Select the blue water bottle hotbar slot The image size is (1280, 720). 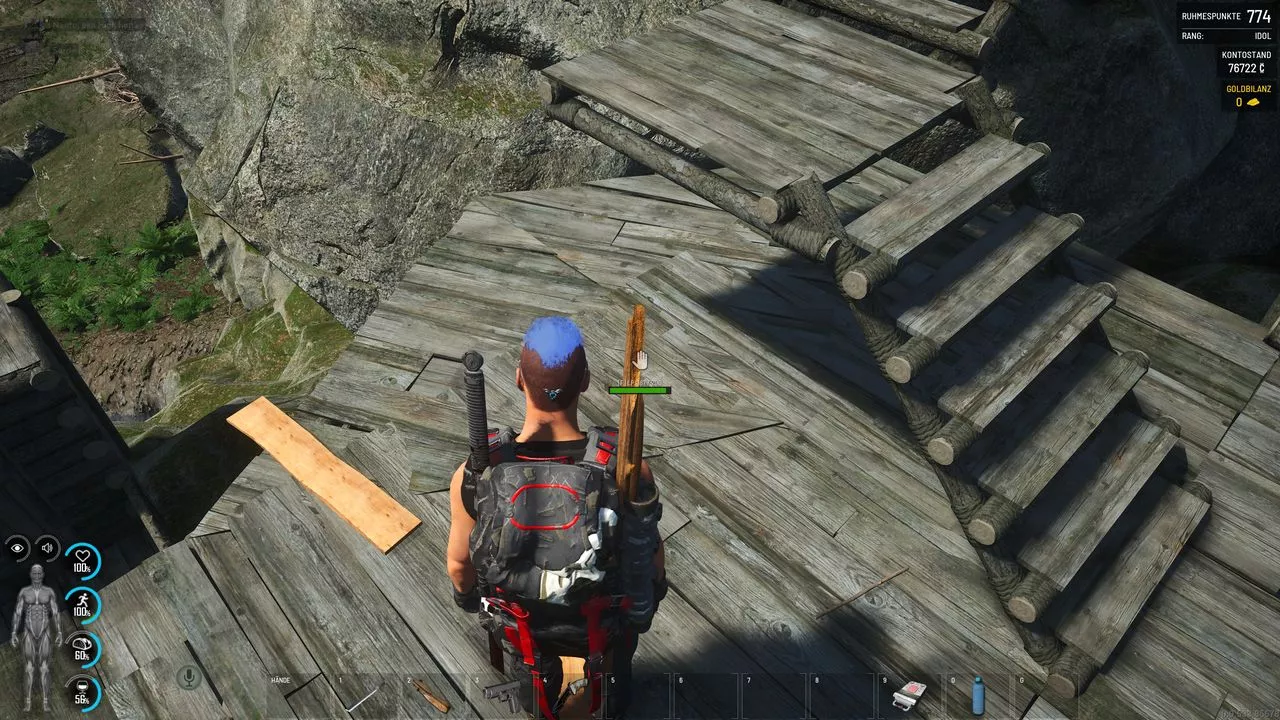pos(977,694)
